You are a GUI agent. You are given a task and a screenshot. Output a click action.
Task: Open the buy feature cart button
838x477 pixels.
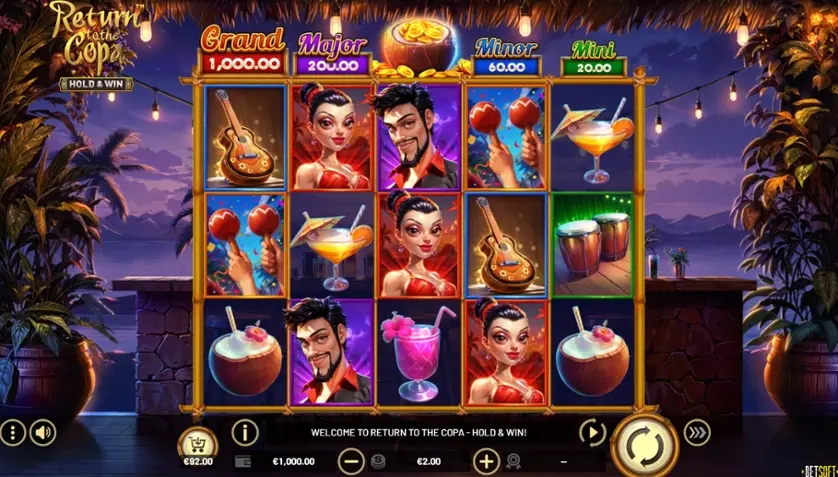pos(196,445)
